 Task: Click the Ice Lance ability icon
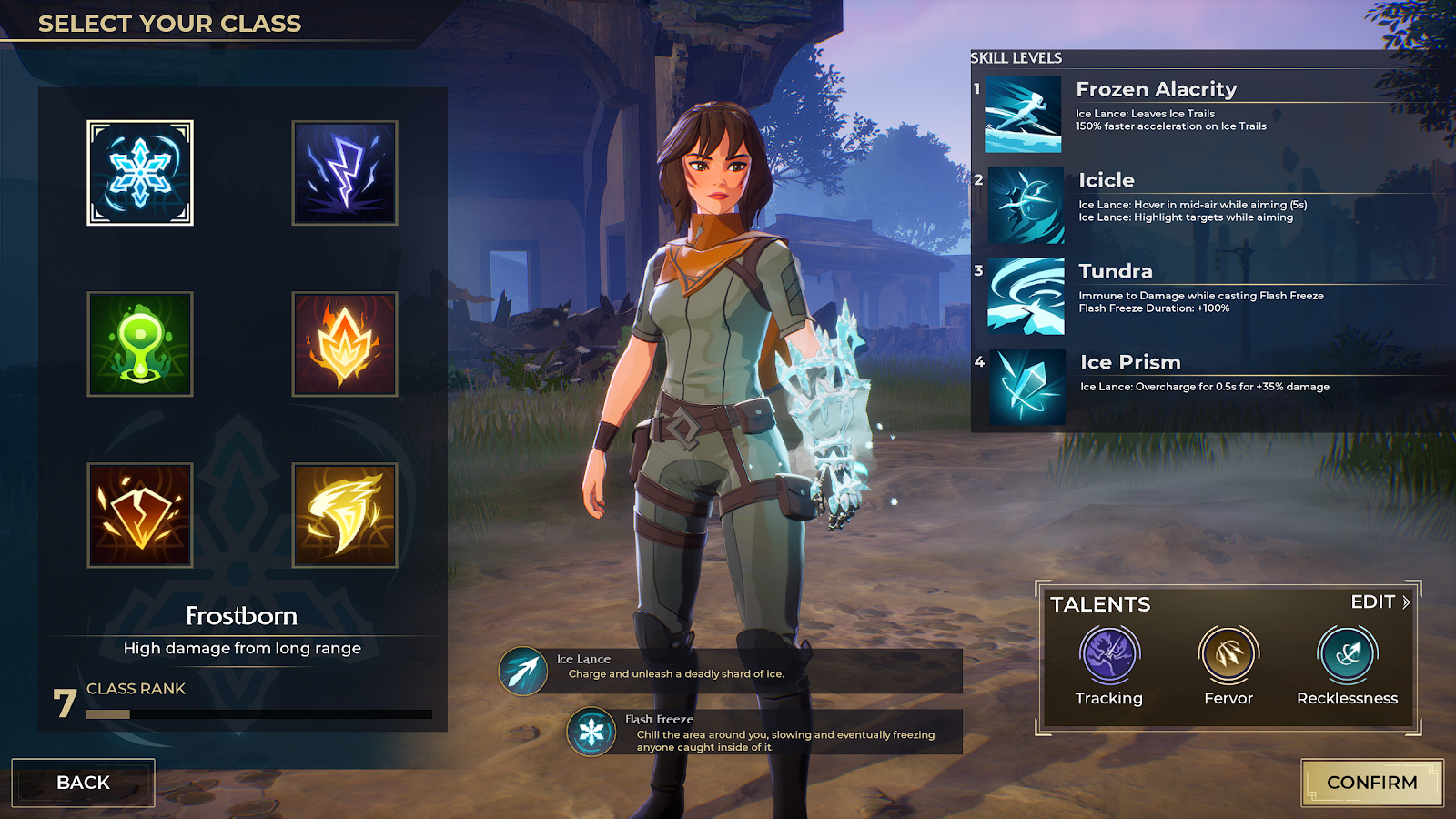[523, 672]
